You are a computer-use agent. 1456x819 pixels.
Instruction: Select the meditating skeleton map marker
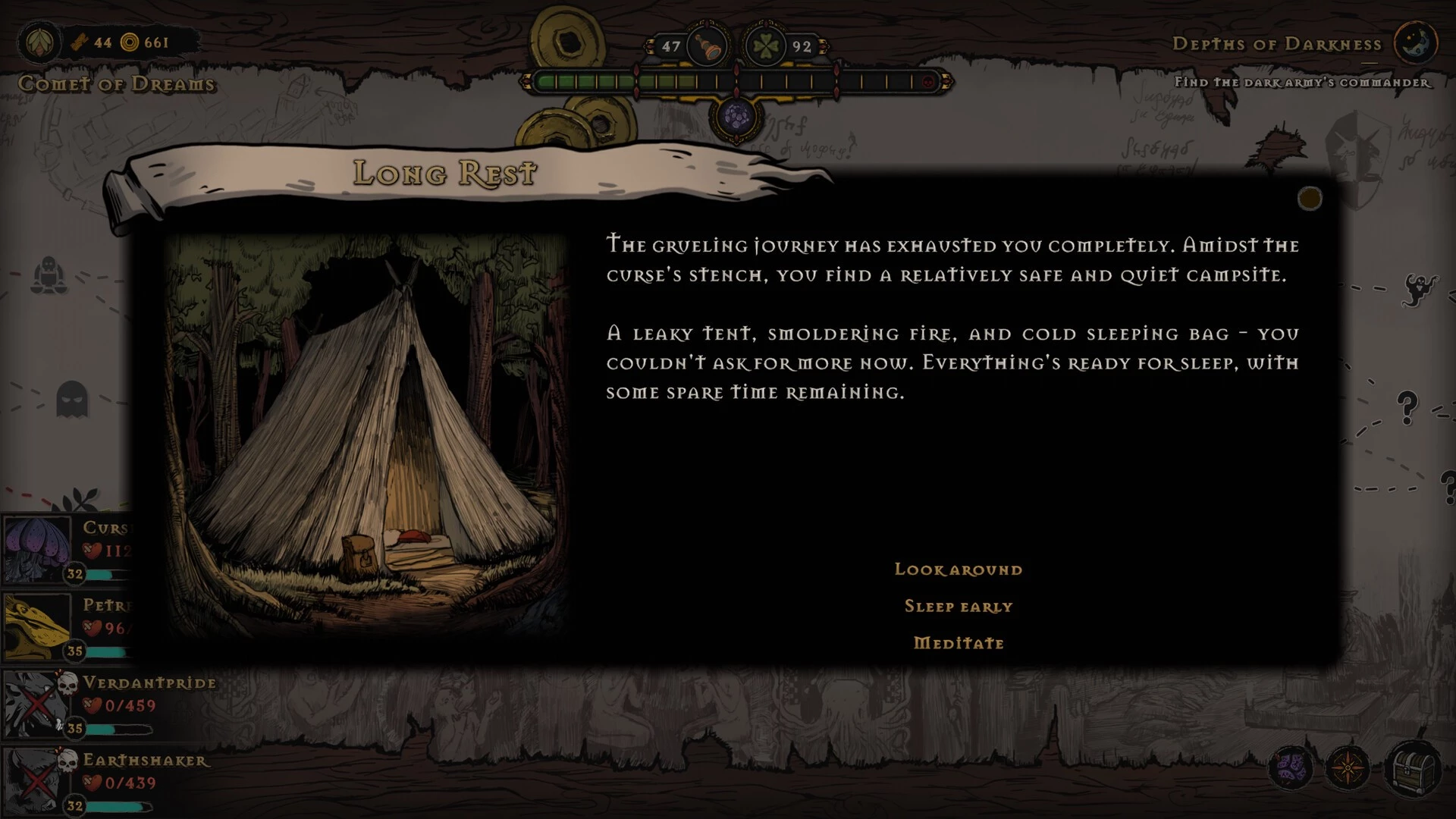(49, 275)
